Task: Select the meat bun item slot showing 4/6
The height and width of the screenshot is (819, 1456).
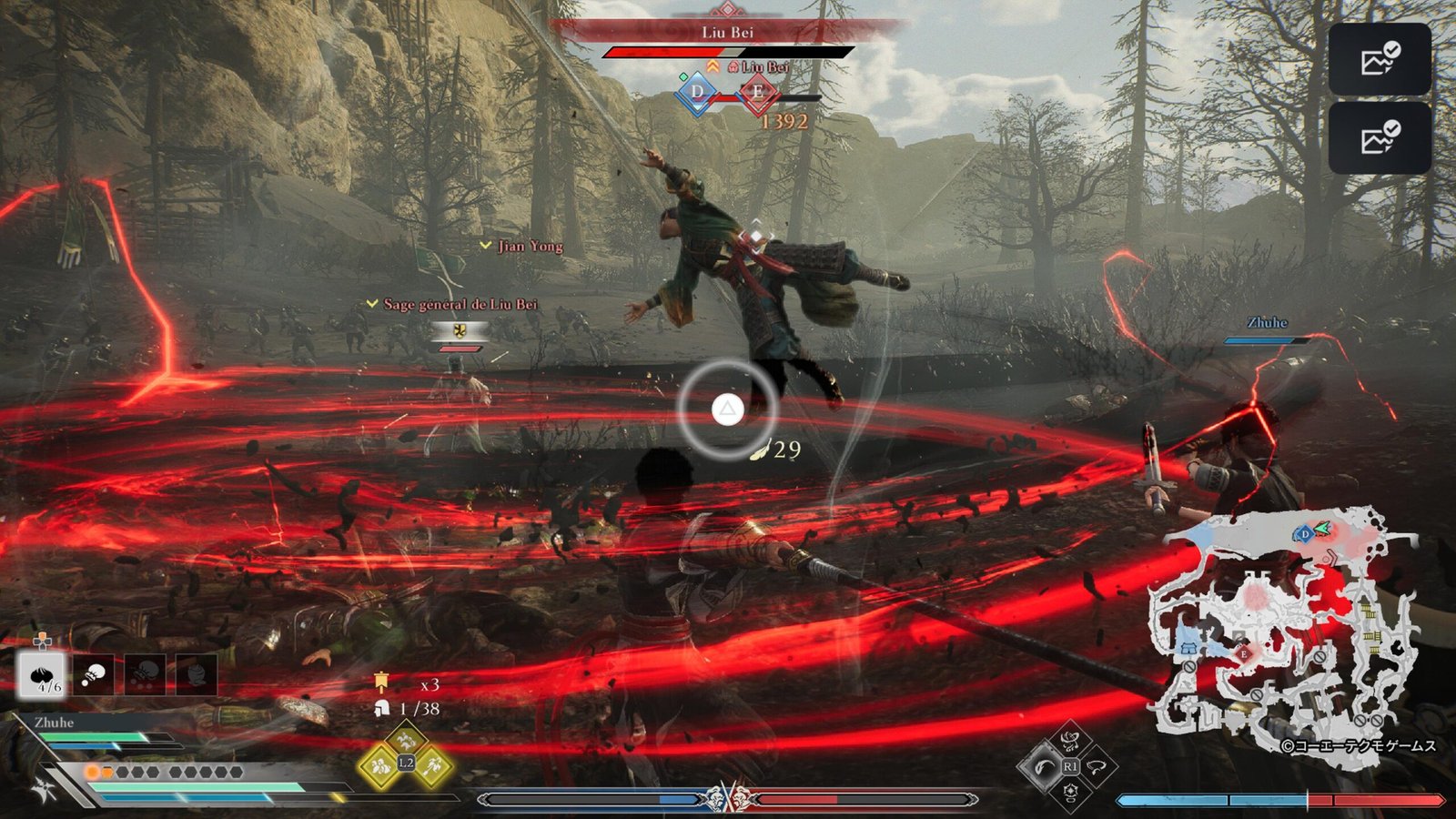Action: pyautogui.click(x=42, y=675)
